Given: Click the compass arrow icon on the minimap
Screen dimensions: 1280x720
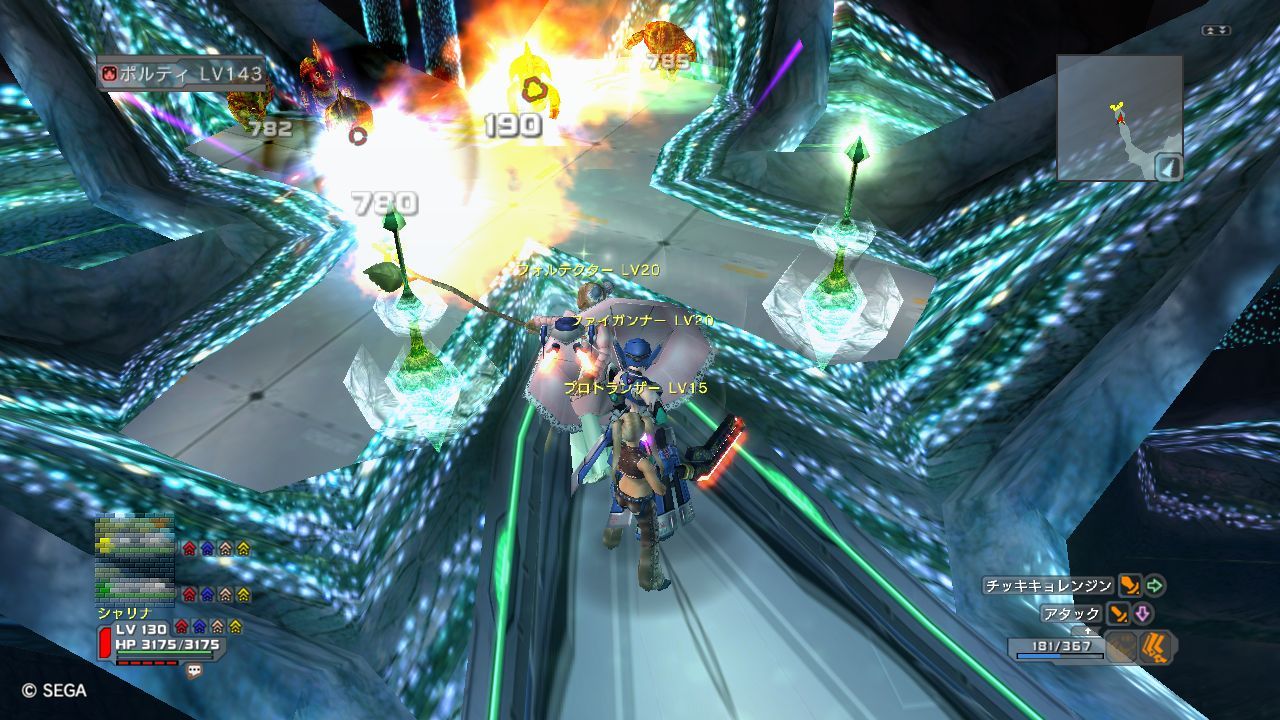Looking at the screenshot, I should [x=1169, y=166].
